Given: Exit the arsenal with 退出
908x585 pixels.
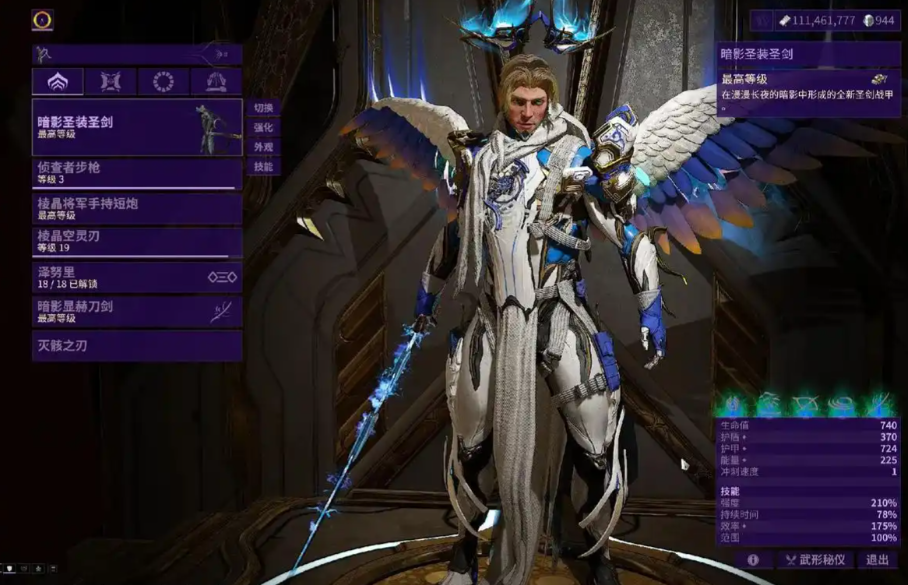Looking at the screenshot, I should (x=878, y=561).
